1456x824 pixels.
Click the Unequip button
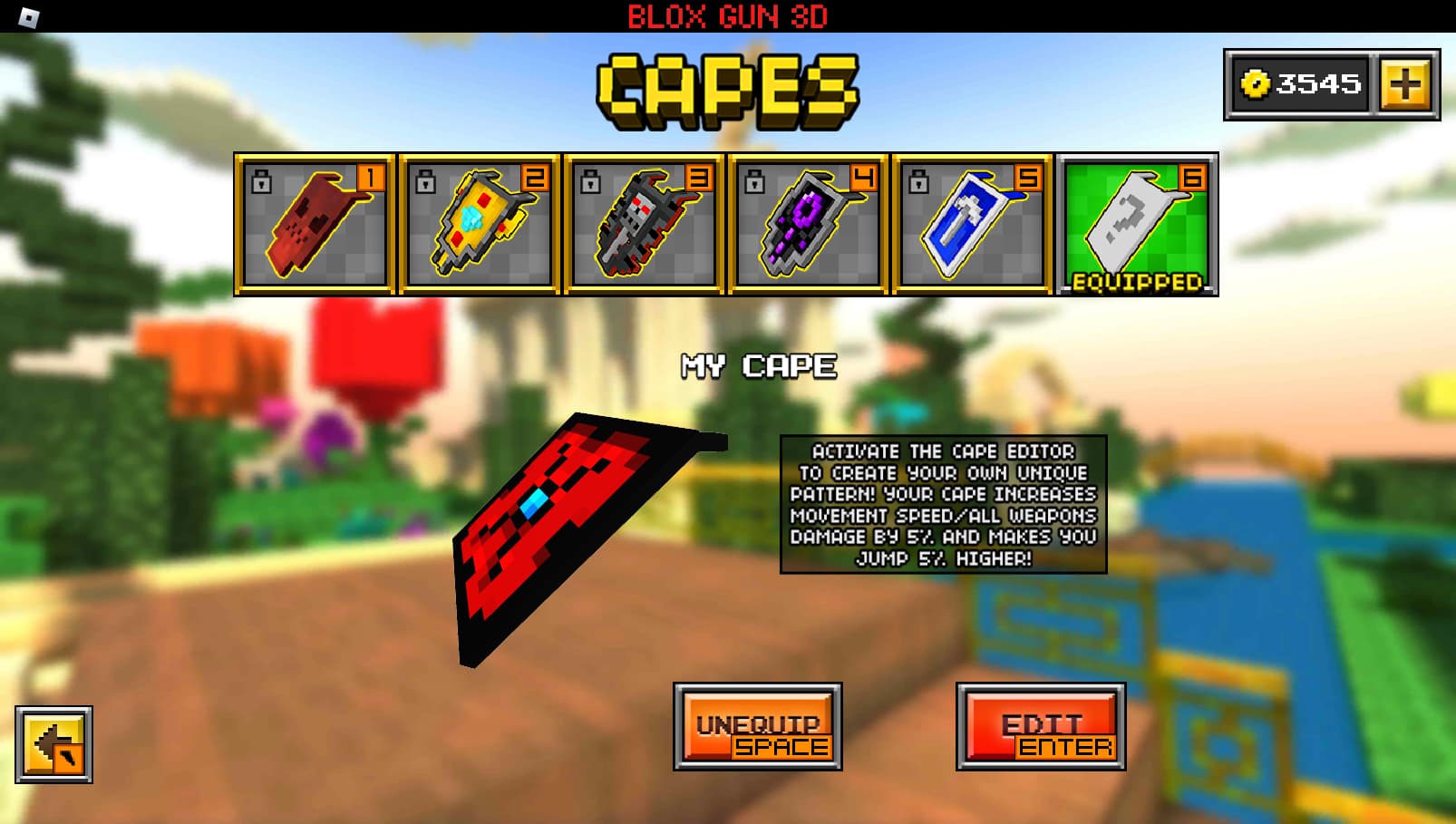click(x=758, y=727)
